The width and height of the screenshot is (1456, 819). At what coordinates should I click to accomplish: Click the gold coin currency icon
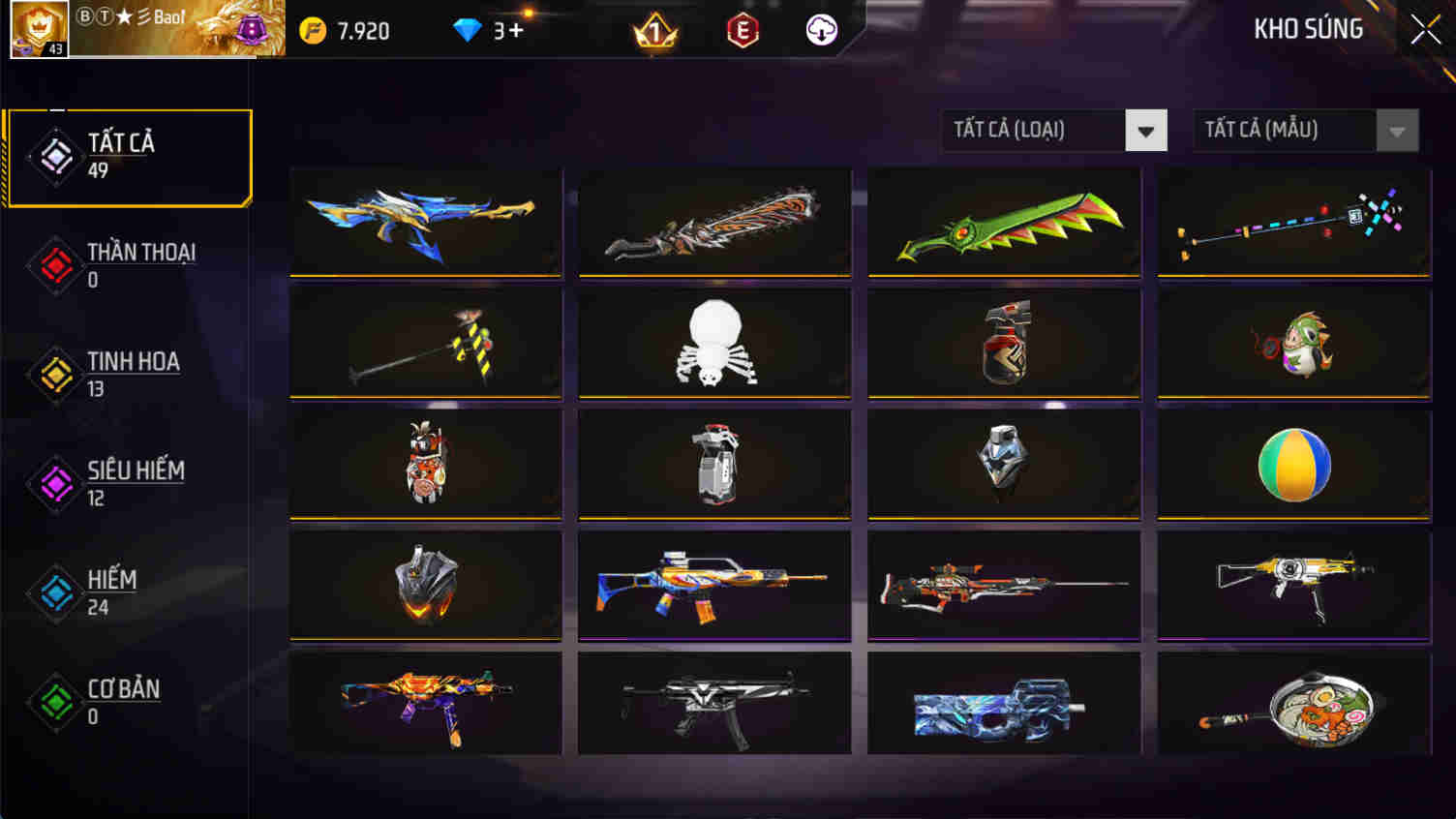click(313, 30)
